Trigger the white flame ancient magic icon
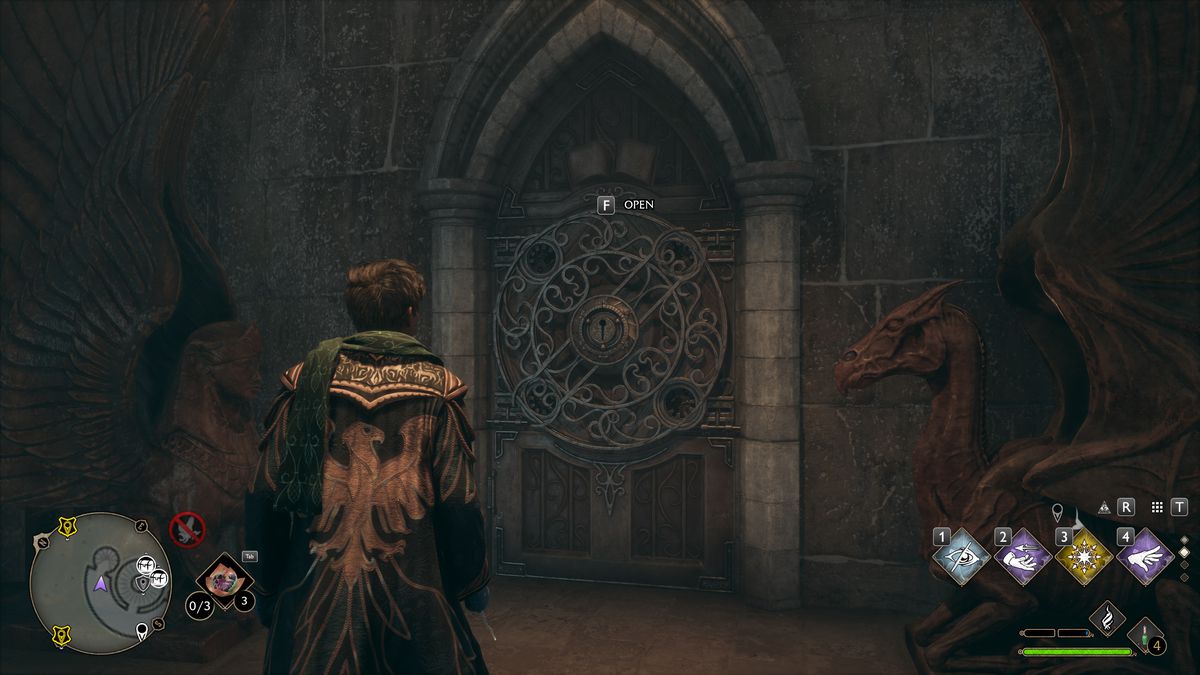Screen dimensions: 1200x675 [x=1107, y=618]
